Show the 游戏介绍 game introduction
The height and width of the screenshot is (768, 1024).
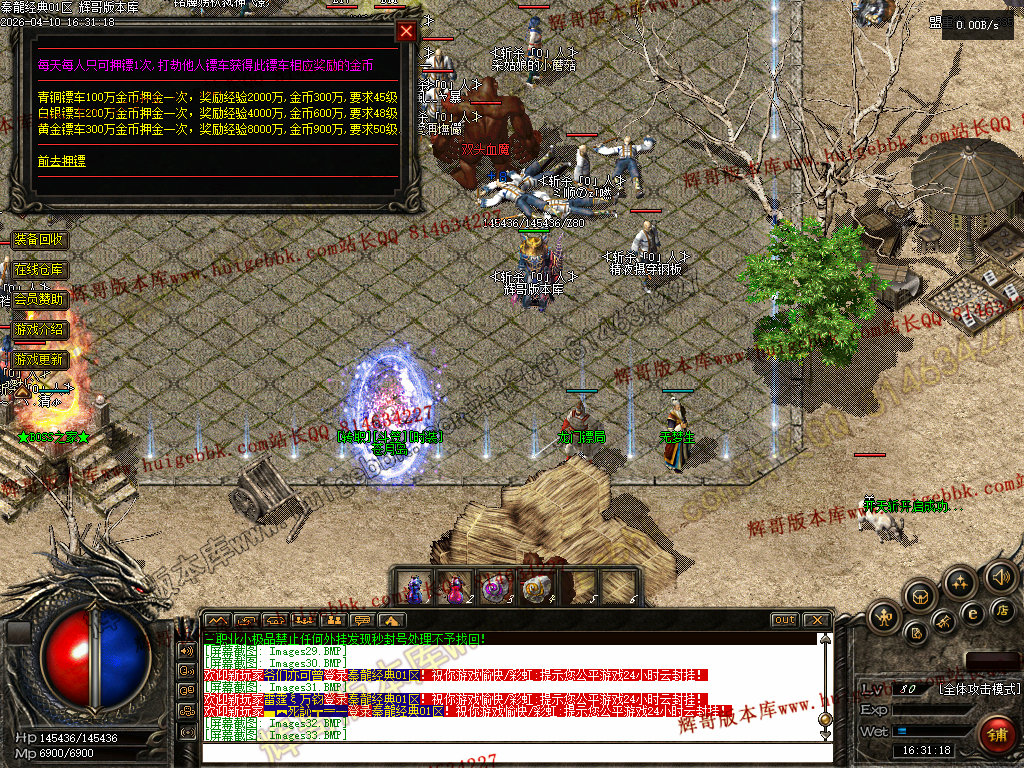[x=39, y=329]
